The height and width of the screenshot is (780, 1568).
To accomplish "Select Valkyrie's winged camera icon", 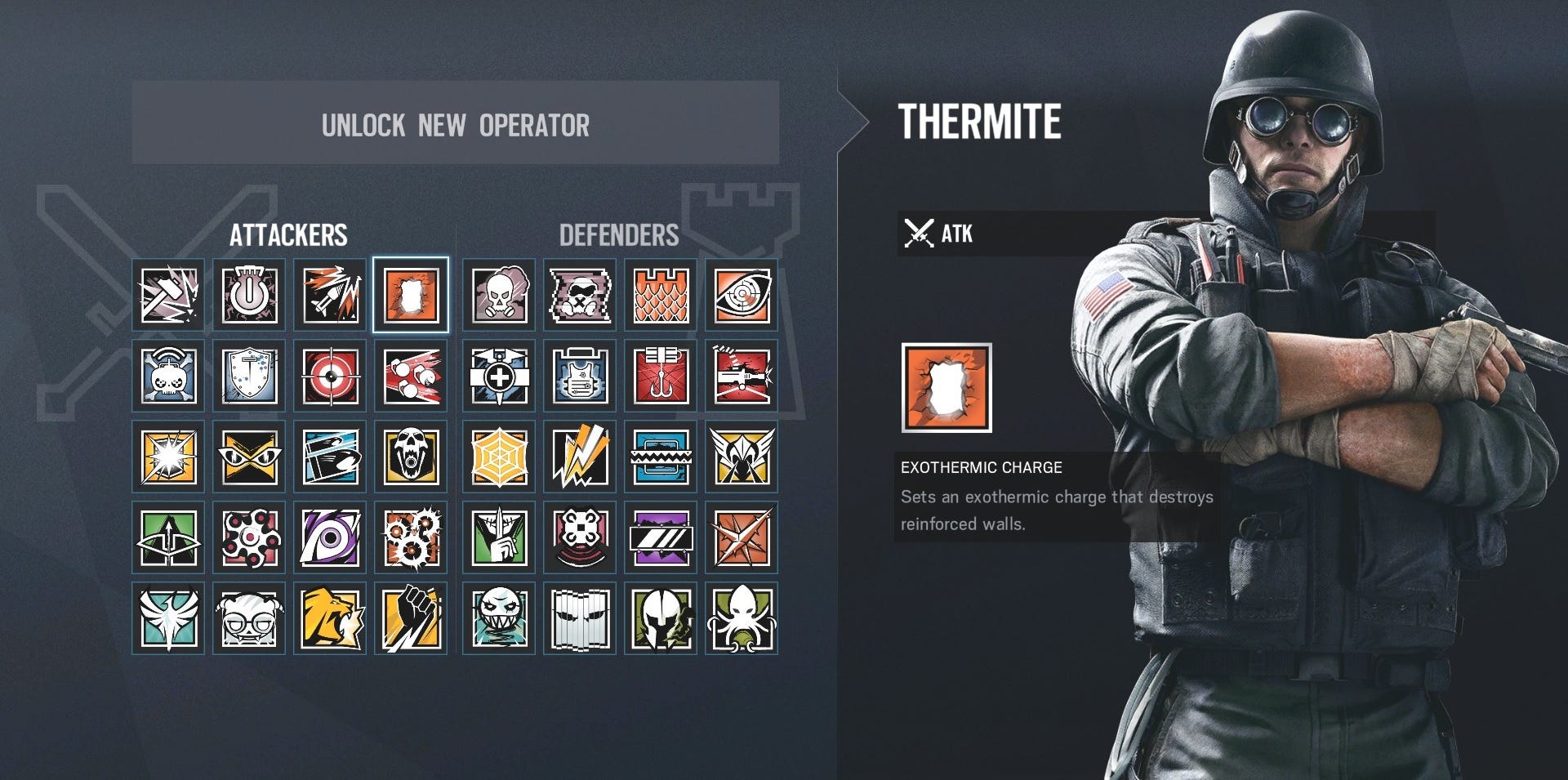I will [742, 457].
